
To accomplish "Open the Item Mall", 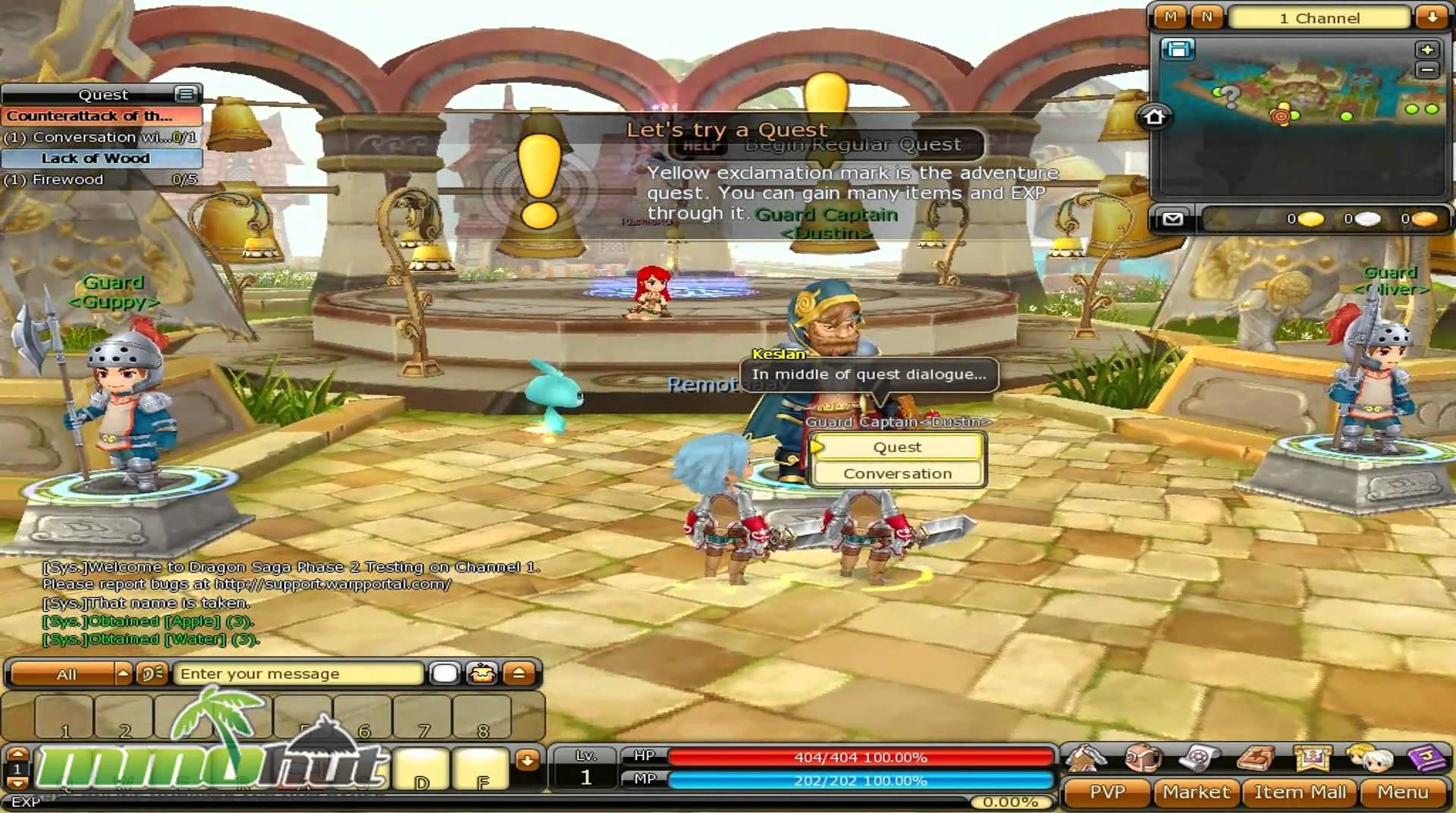I will pyautogui.click(x=1301, y=792).
